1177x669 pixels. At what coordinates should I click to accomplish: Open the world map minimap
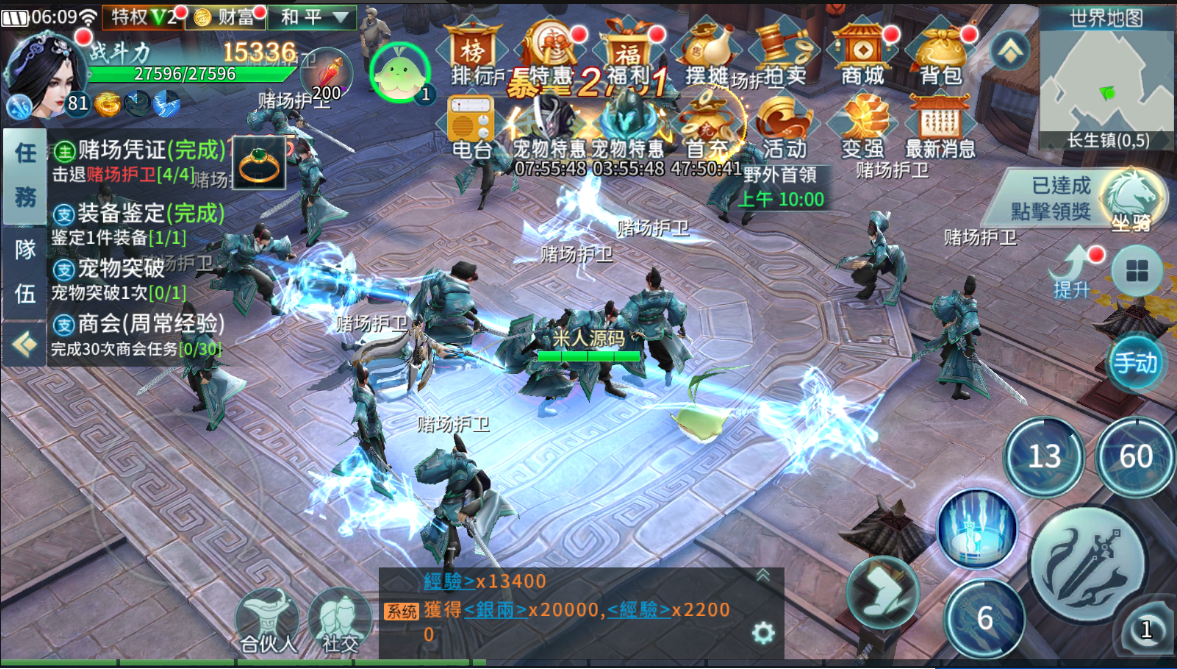point(1106,76)
